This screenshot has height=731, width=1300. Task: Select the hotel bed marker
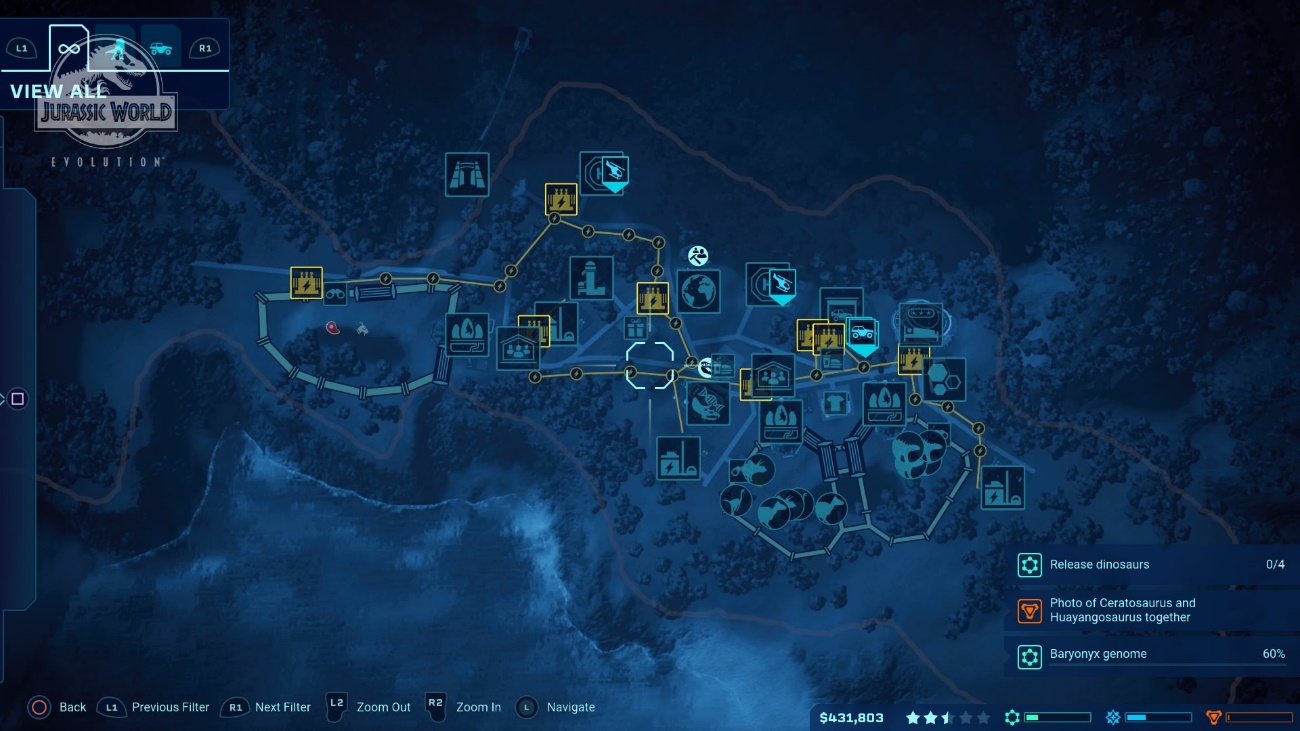pos(920,323)
